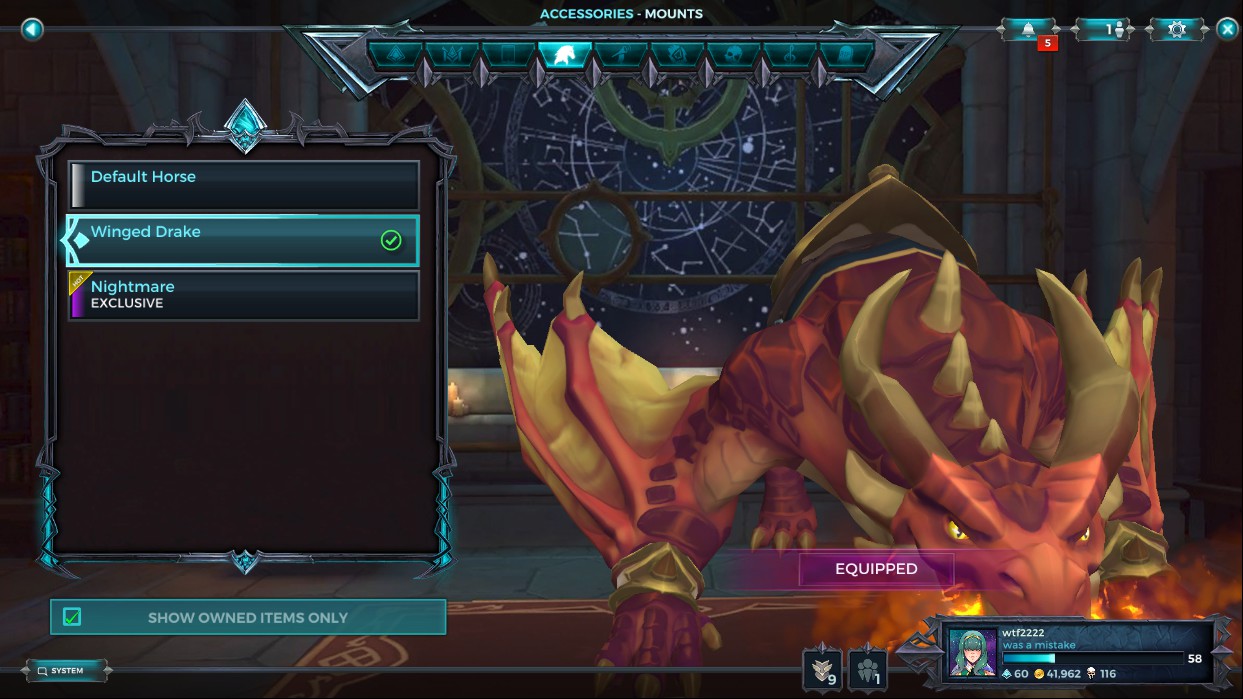The height and width of the screenshot is (699, 1243).
Task: Open the first triangle emblem tab
Action: (x=395, y=54)
